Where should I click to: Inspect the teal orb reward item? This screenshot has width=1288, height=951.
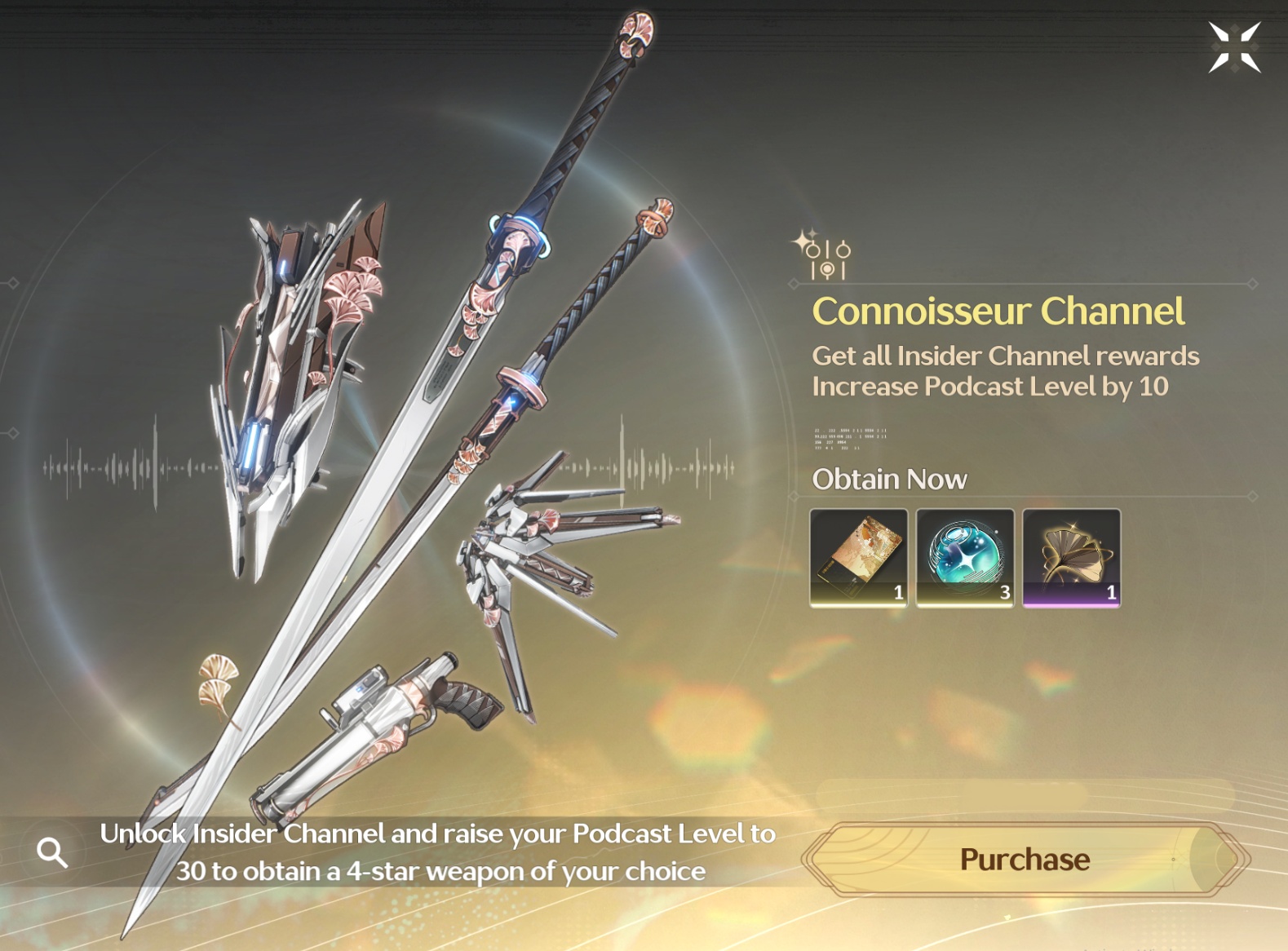pos(965,558)
